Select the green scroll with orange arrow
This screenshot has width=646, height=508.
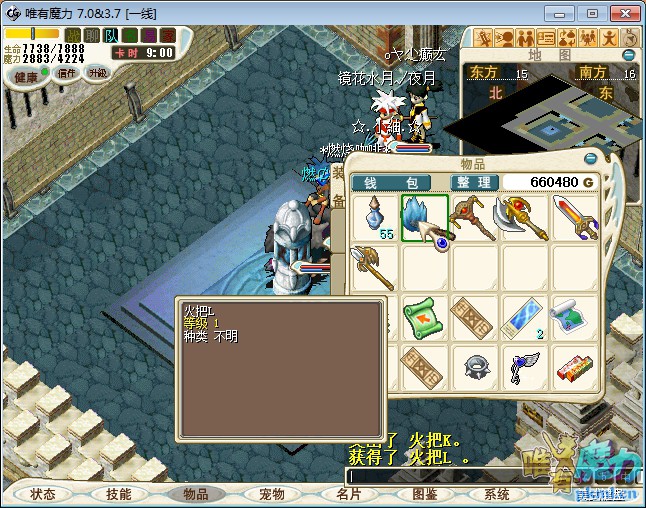coord(425,318)
